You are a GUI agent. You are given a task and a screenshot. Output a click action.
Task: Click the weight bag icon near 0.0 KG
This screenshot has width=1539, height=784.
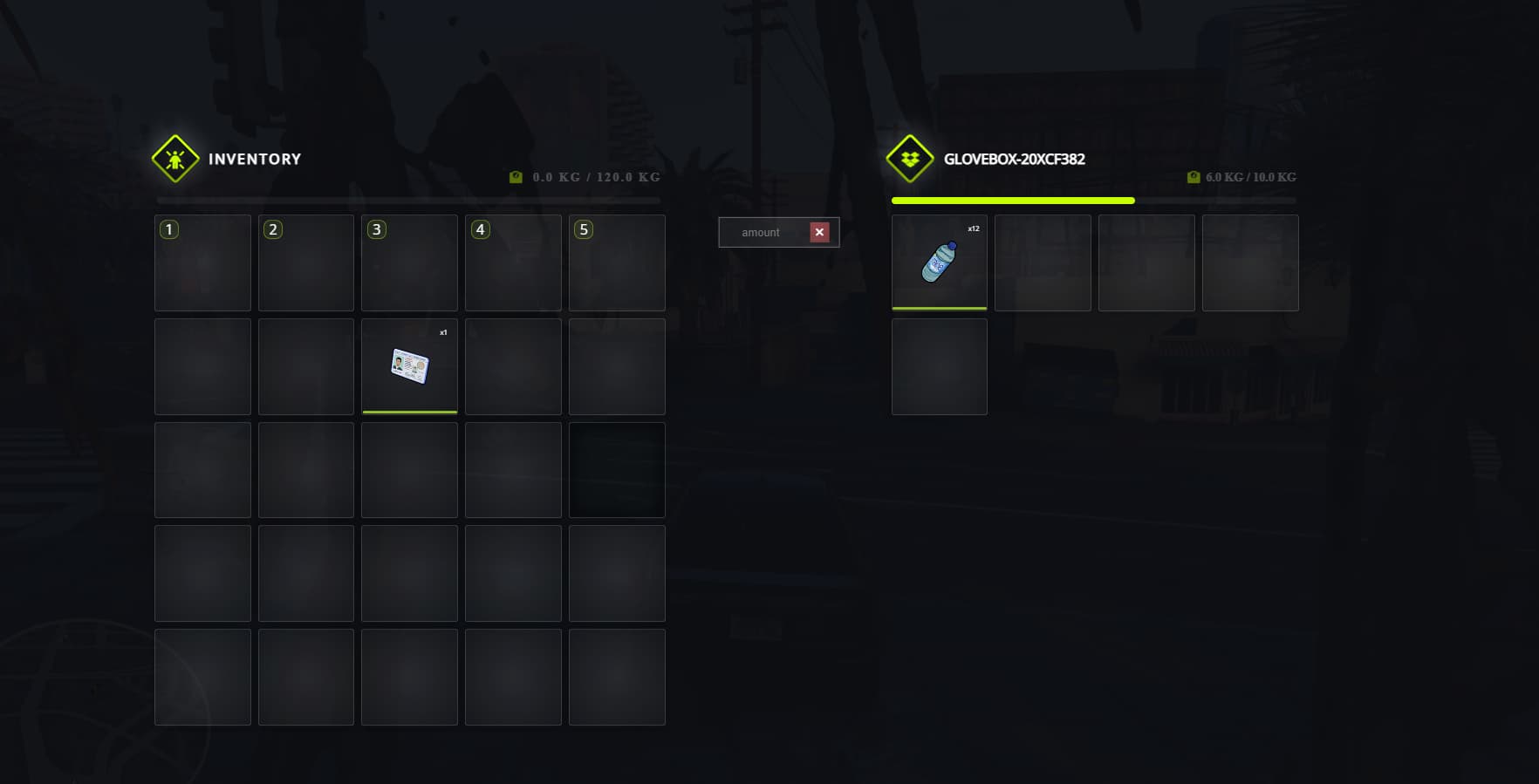point(515,175)
